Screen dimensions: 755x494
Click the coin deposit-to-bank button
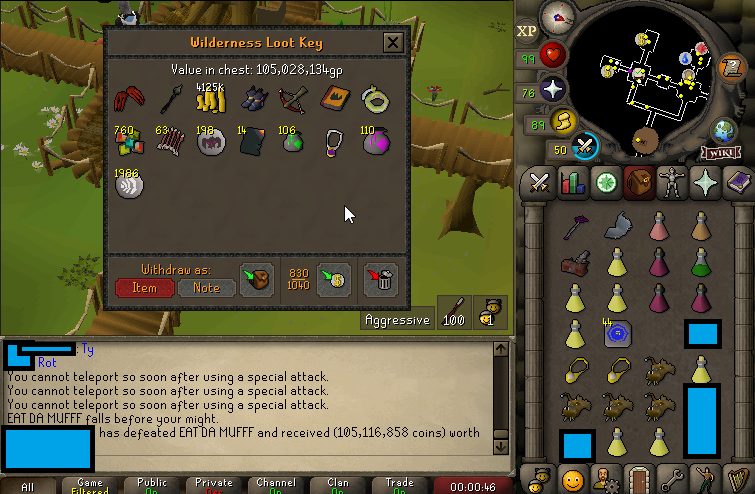point(332,278)
